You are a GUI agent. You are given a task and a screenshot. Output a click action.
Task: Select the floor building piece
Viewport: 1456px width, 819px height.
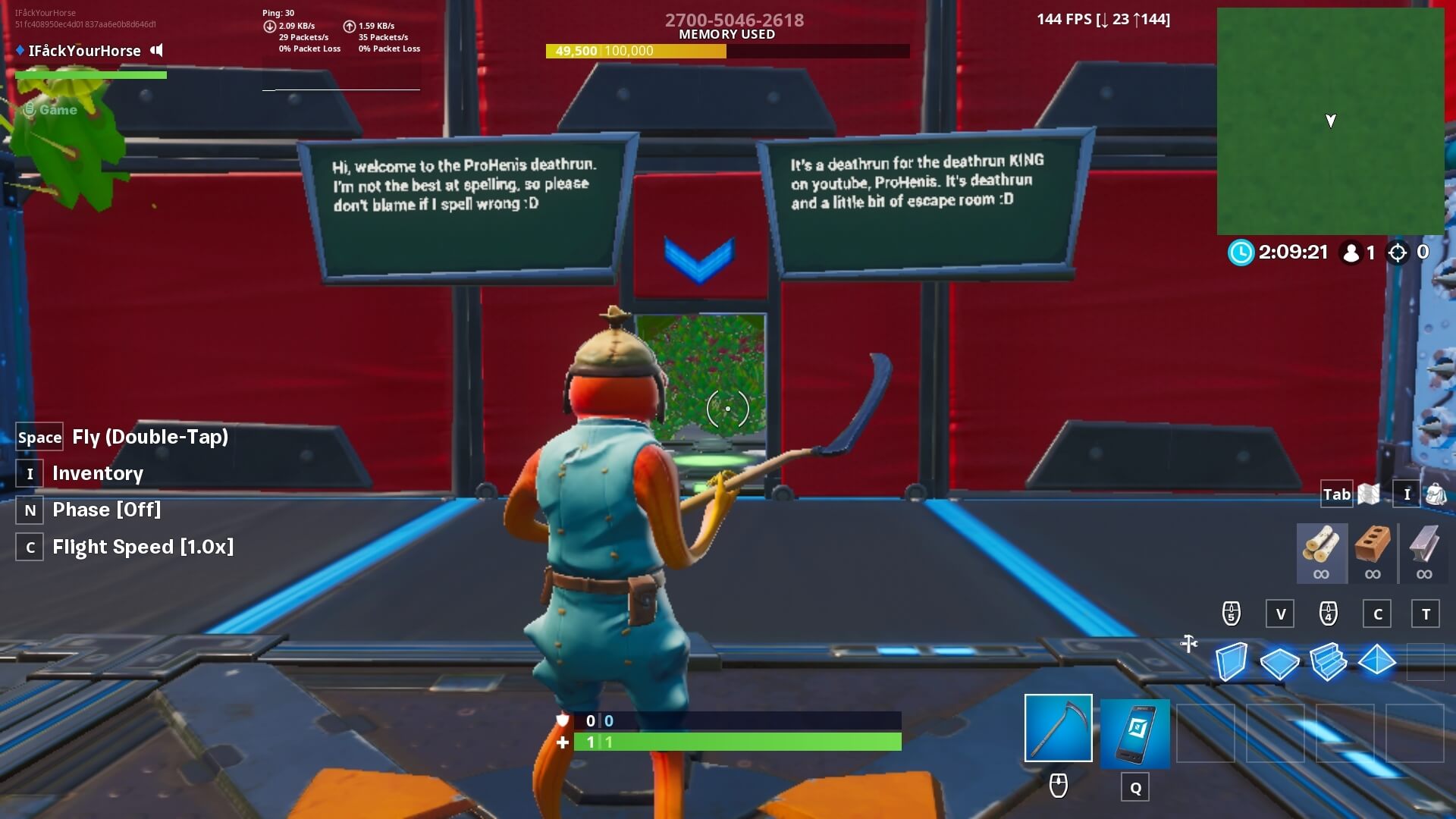(x=1280, y=663)
